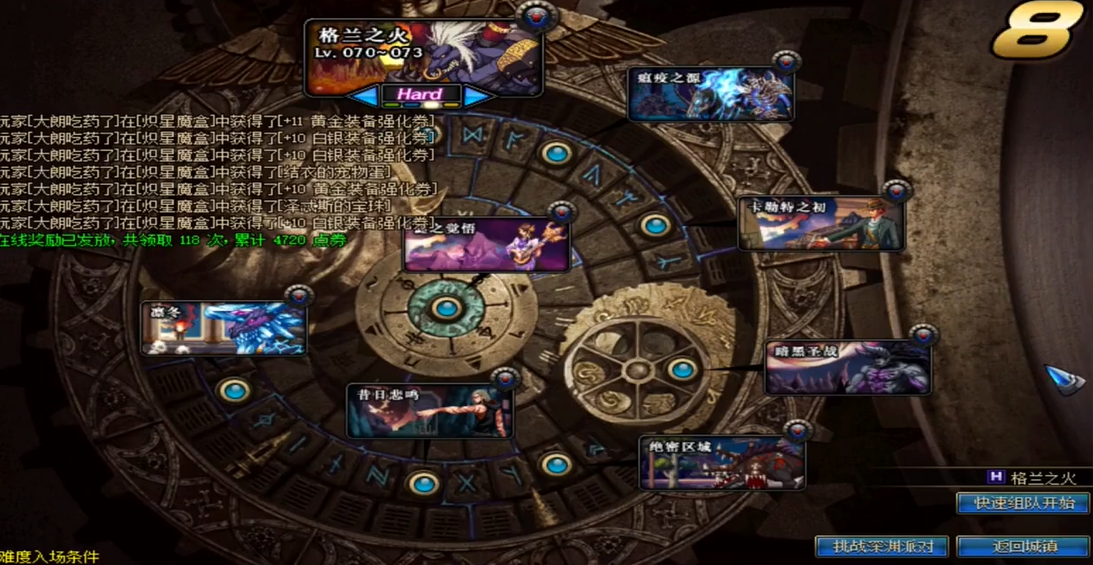Open 挑战深渊派对 abyss party challenge

(x=882, y=546)
